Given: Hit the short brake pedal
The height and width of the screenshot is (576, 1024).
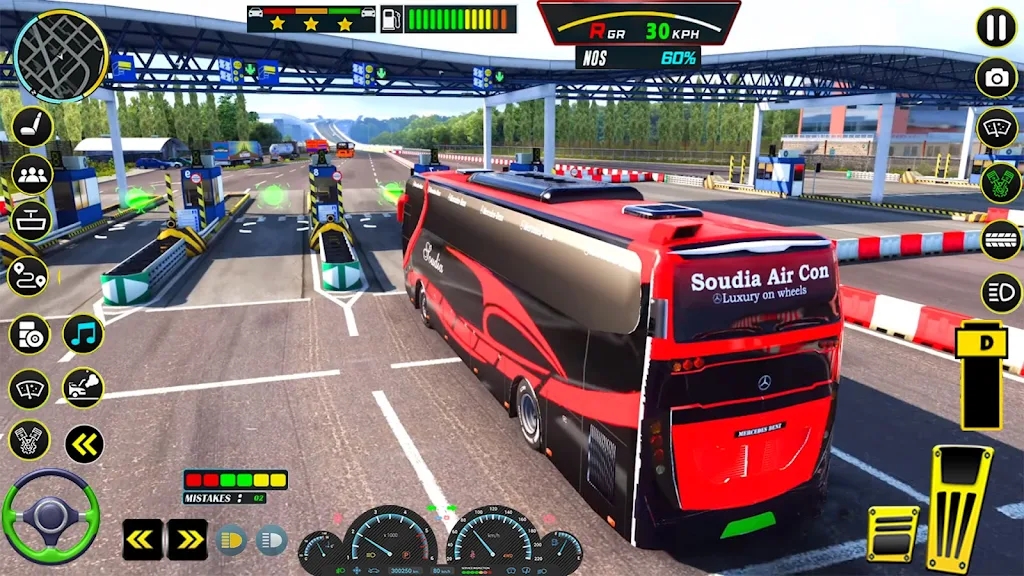Looking at the screenshot, I should pyautogui.click(x=892, y=534).
